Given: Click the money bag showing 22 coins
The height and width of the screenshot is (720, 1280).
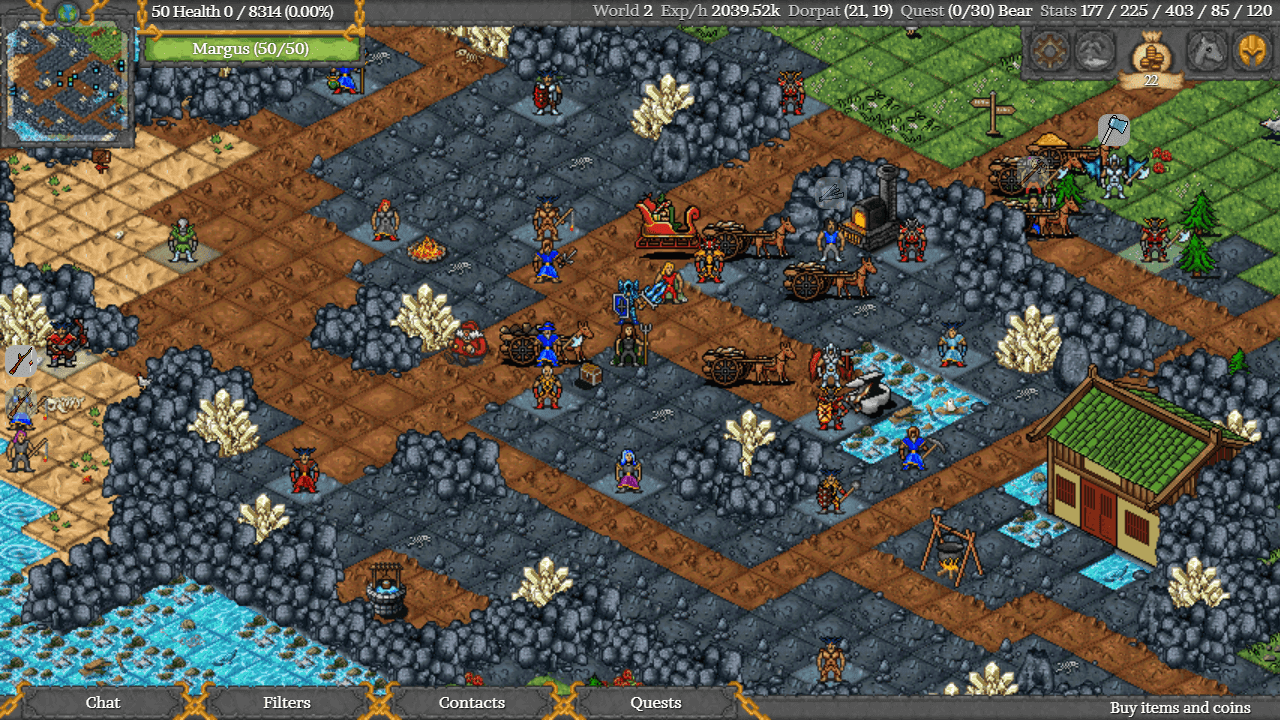Looking at the screenshot, I should (1150, 55).
